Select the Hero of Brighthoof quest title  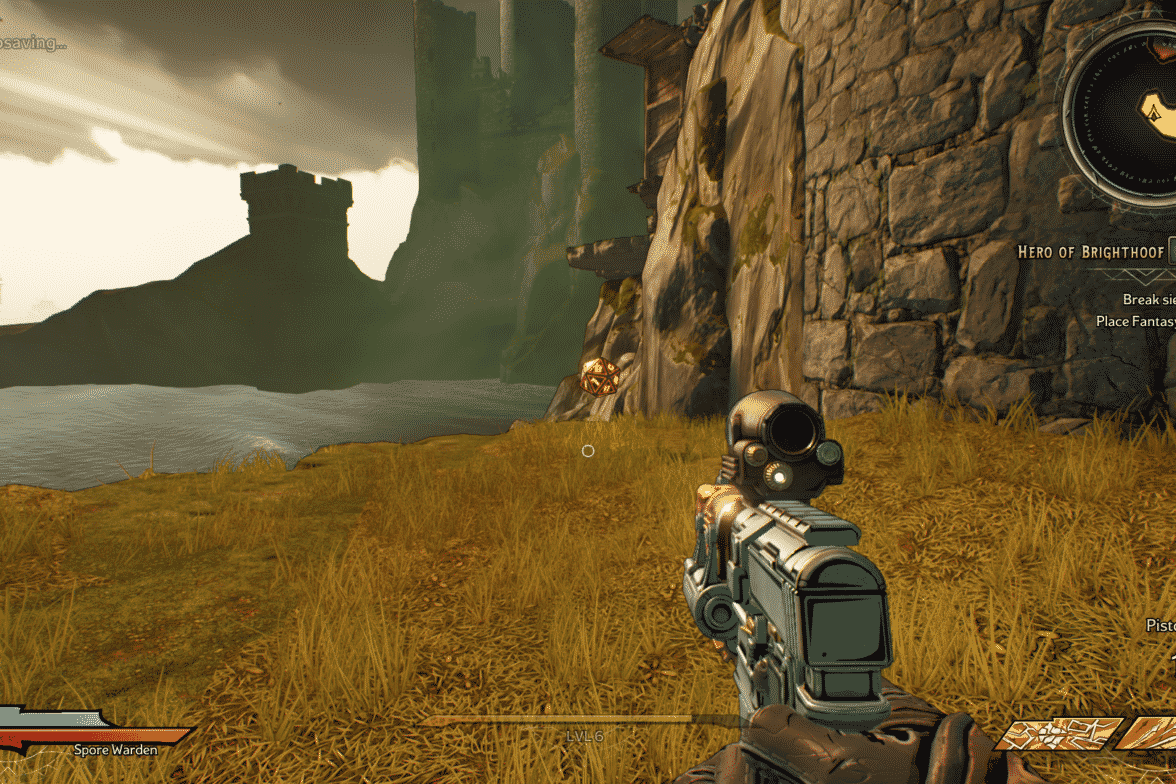pos(1090,252)
